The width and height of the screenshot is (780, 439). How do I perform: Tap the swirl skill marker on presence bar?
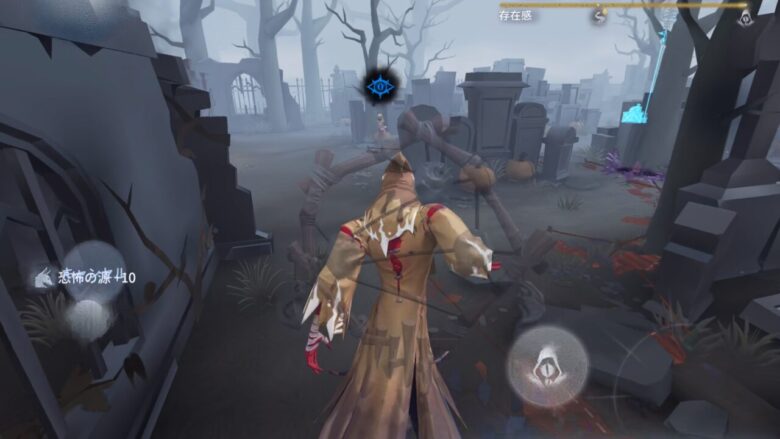599,16
